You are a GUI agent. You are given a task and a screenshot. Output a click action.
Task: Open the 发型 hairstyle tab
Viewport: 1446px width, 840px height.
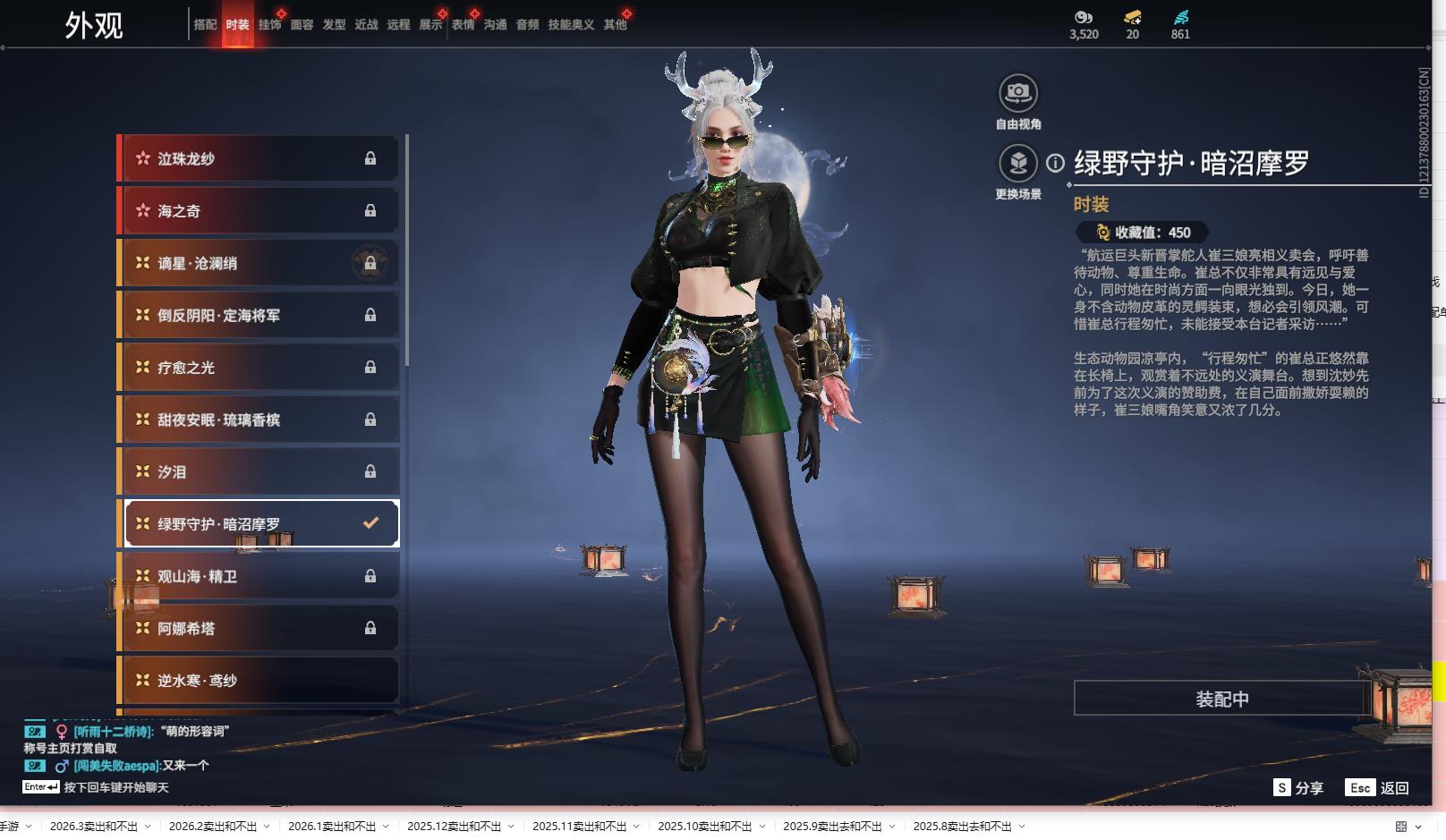coord(334,25)
